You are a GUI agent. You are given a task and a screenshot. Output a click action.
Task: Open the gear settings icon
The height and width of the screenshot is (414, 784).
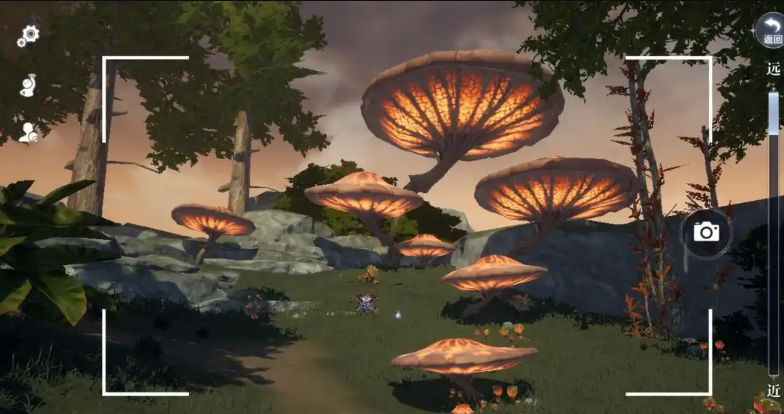(x=28, y=36)
